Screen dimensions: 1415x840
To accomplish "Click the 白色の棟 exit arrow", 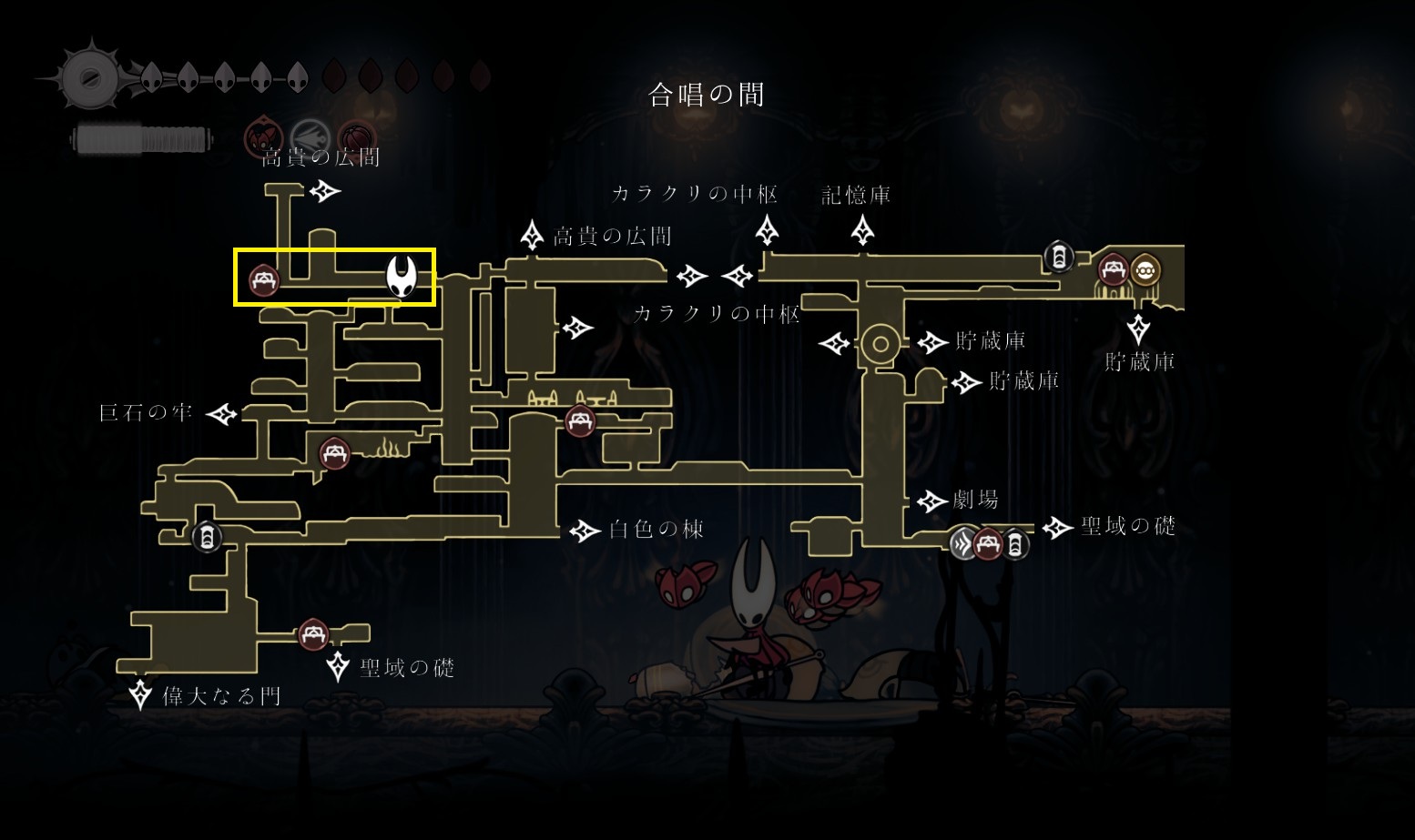I will click(x=584, y=530).
